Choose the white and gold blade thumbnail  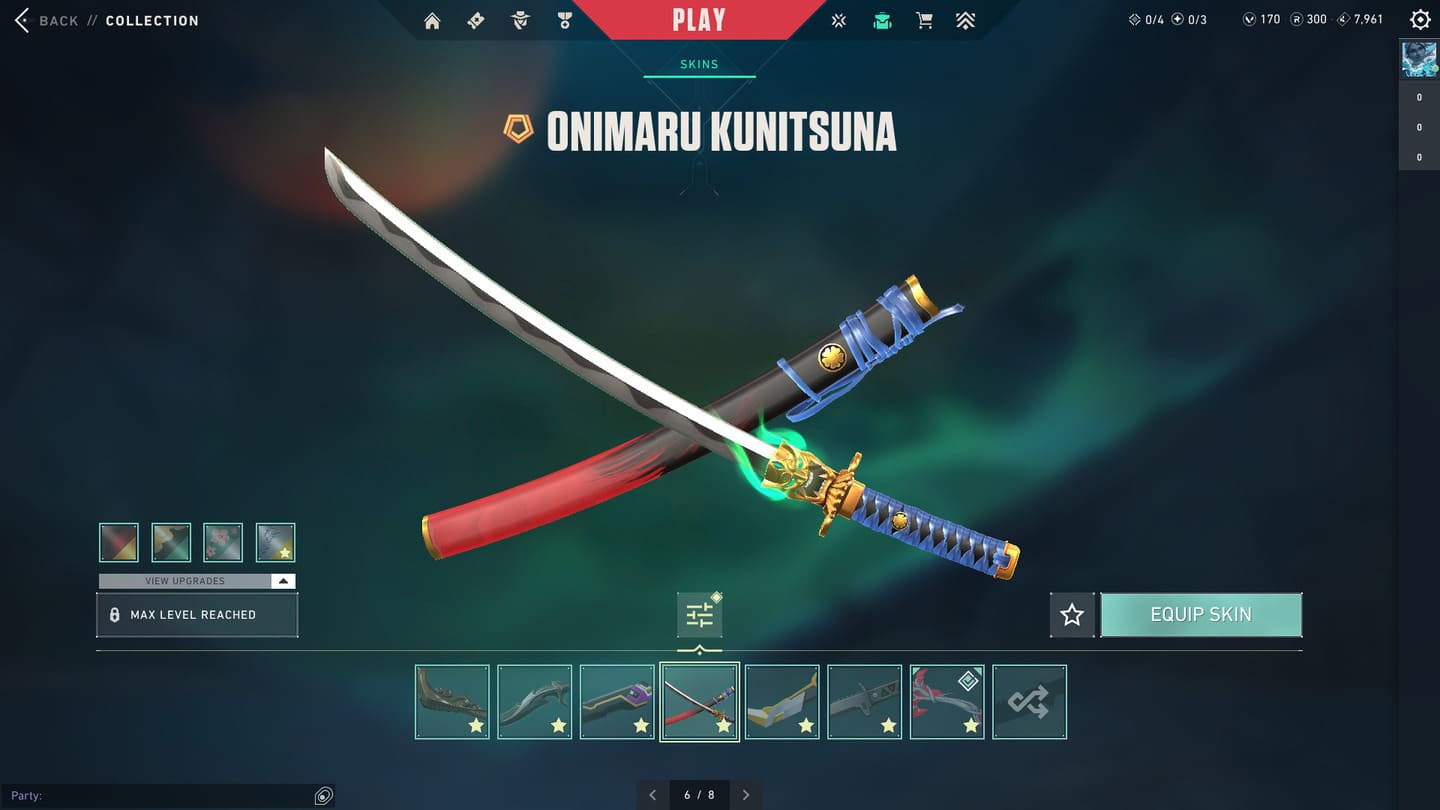[782, 702]
